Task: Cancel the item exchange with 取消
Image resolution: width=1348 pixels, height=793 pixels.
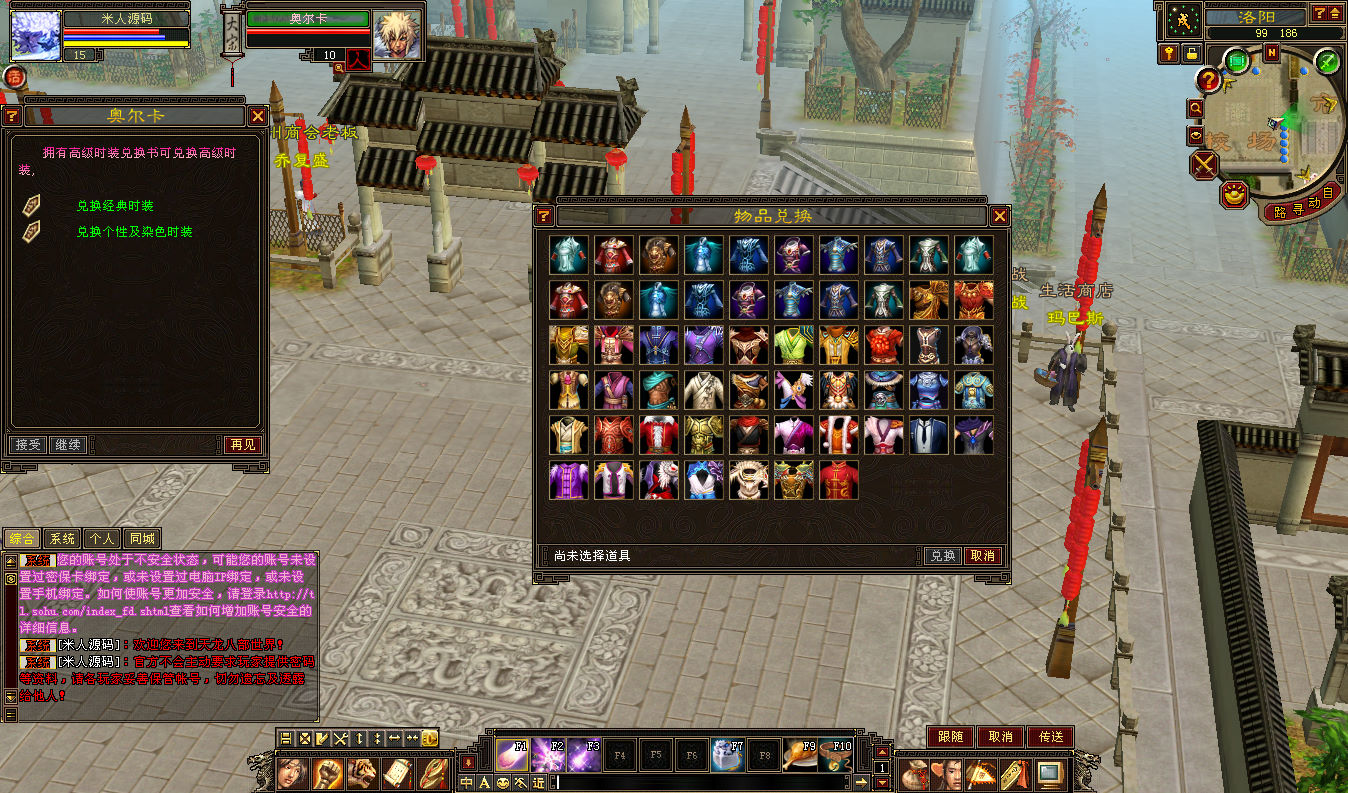Action: click(x=983, y=556)
